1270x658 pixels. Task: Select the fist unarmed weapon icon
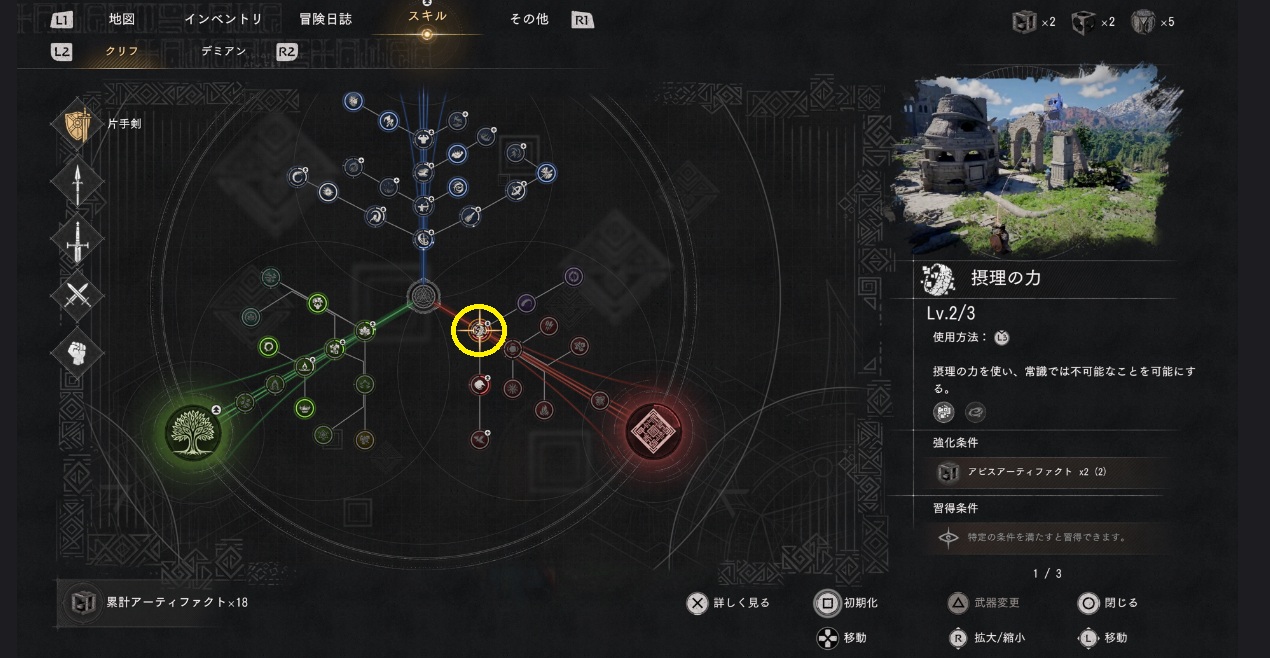tap(78, 352)
